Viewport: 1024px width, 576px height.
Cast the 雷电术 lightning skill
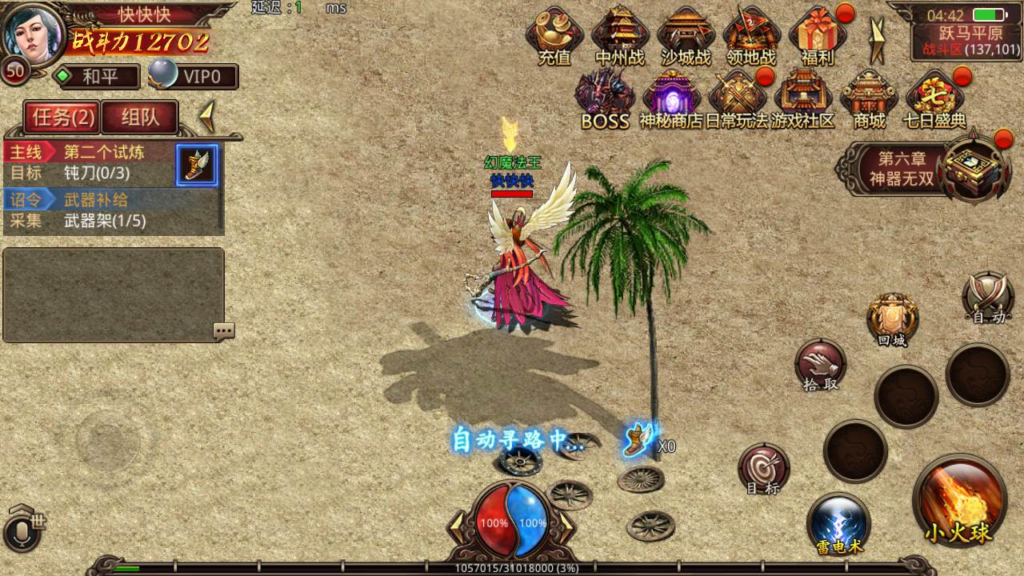pyautogui.click(x=838, y=523)
